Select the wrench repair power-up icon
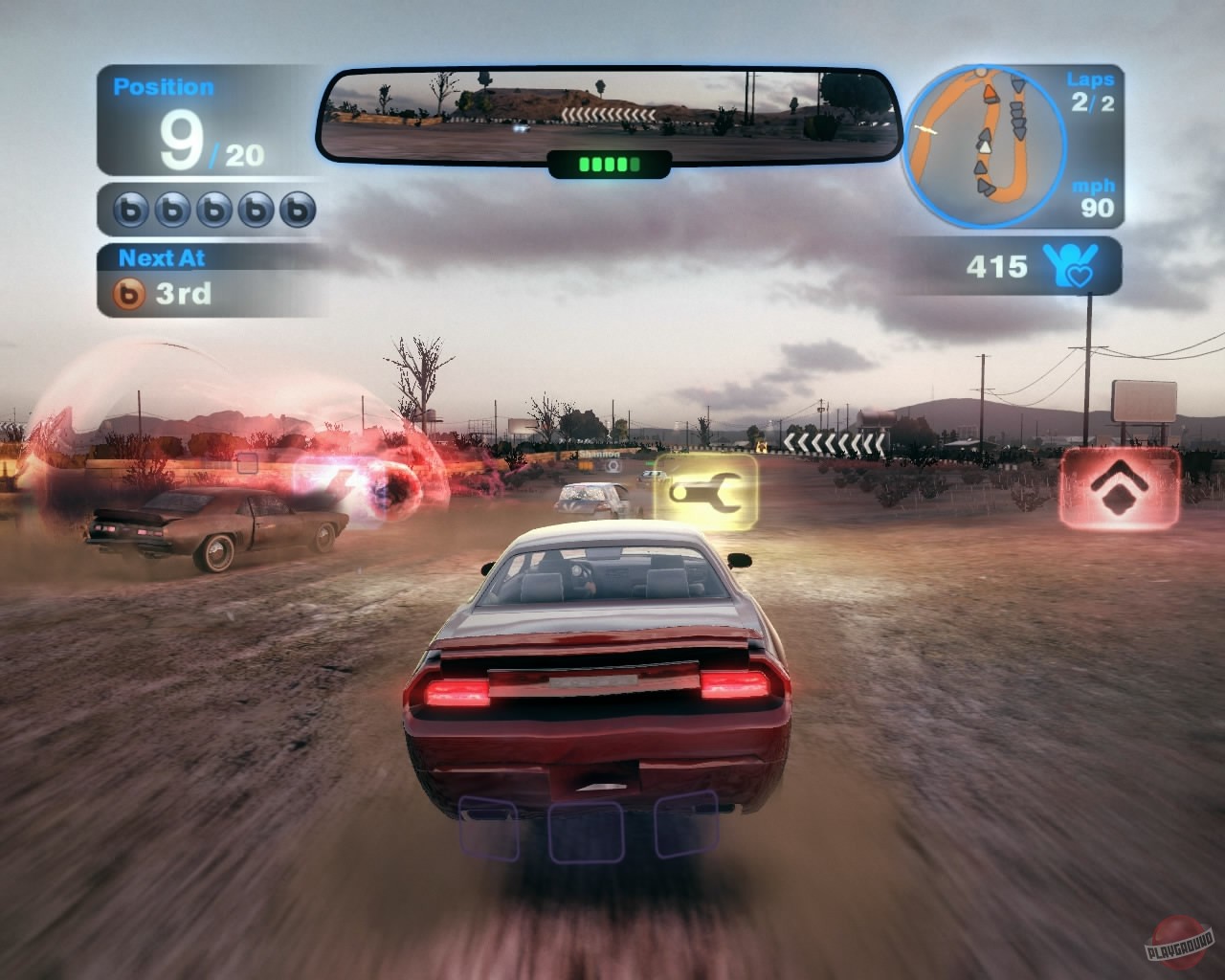This screenshot has height=980, width=1225. (x=705, y=493)
